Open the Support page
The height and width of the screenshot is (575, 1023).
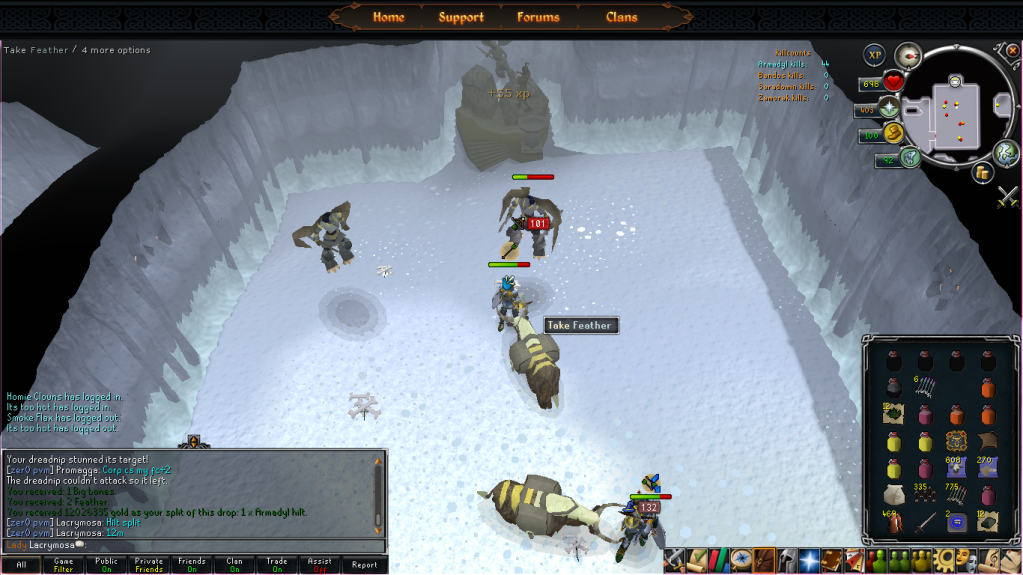461,17
